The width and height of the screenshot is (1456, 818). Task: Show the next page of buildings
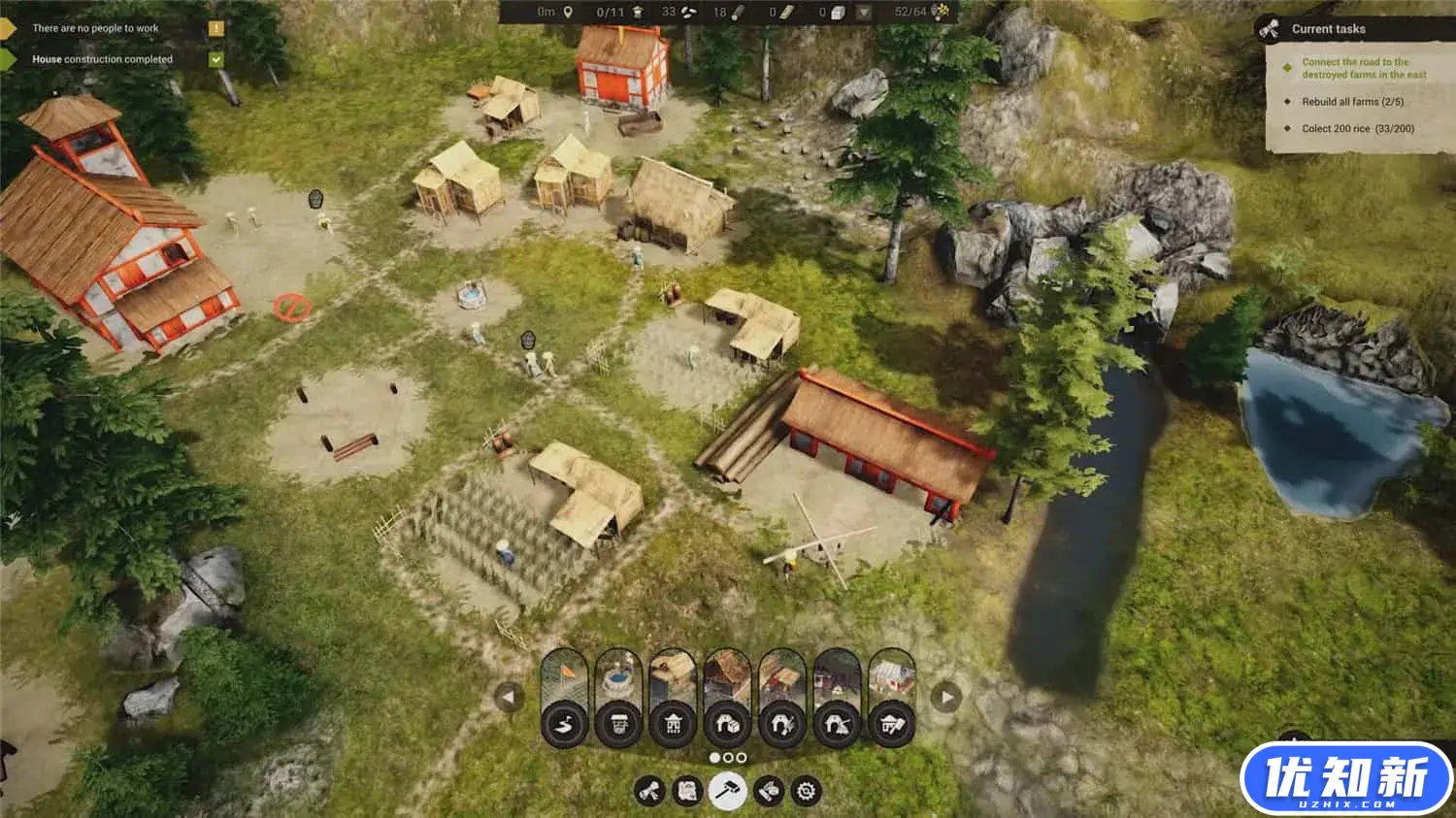point(946,697)
